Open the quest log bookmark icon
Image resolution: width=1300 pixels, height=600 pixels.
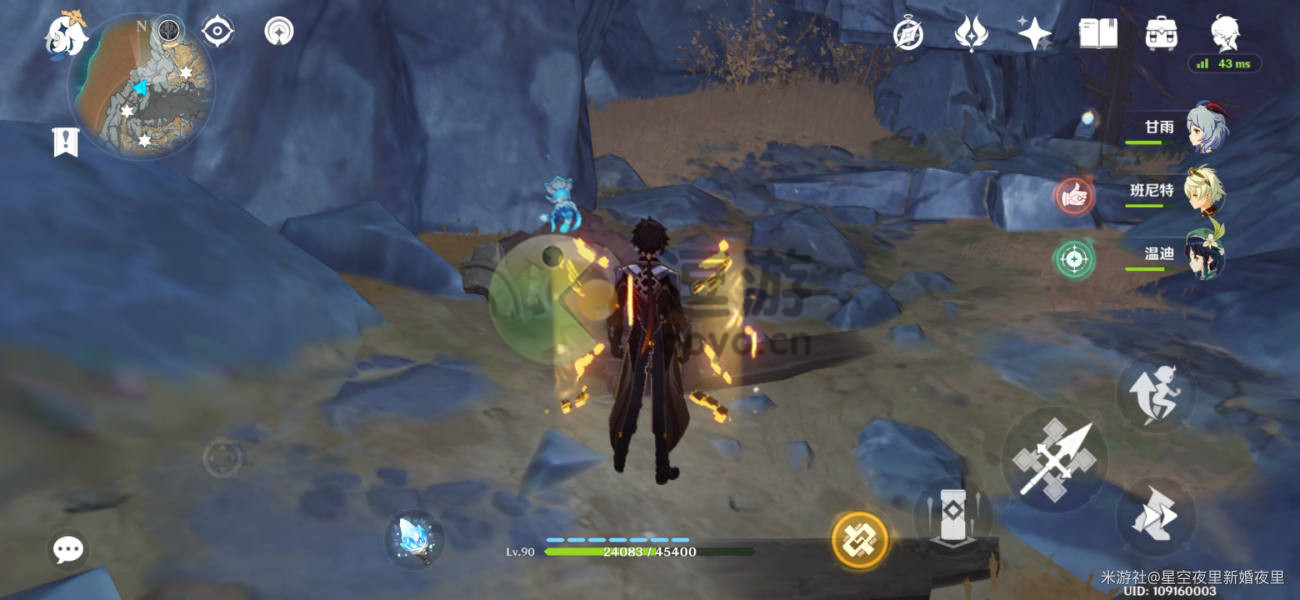[x=66, y=143]
